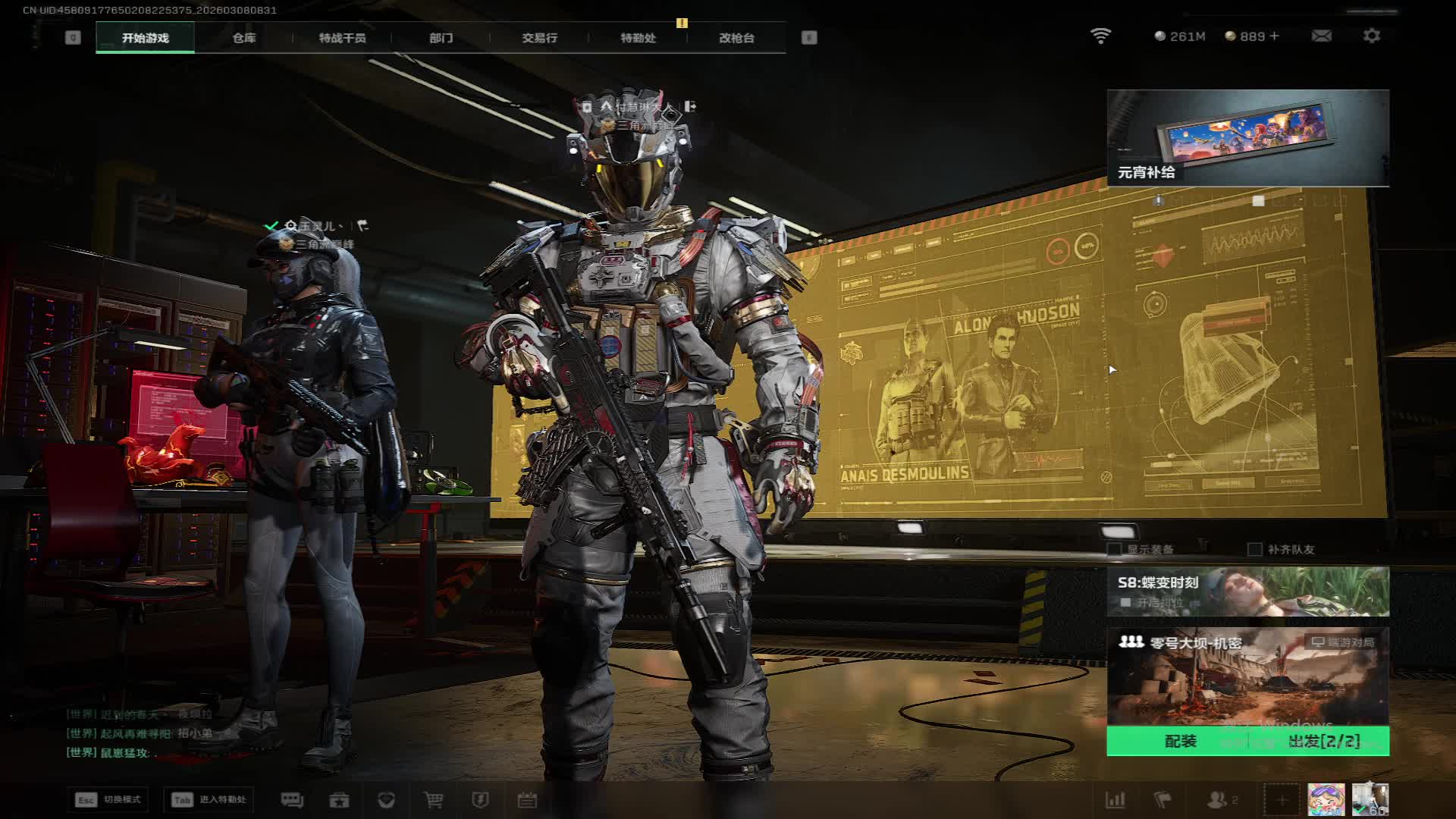Open the 特战干员 (Operators) tab
The height and width of the screenshot is (819, 1456).
(x=342, y=38)
